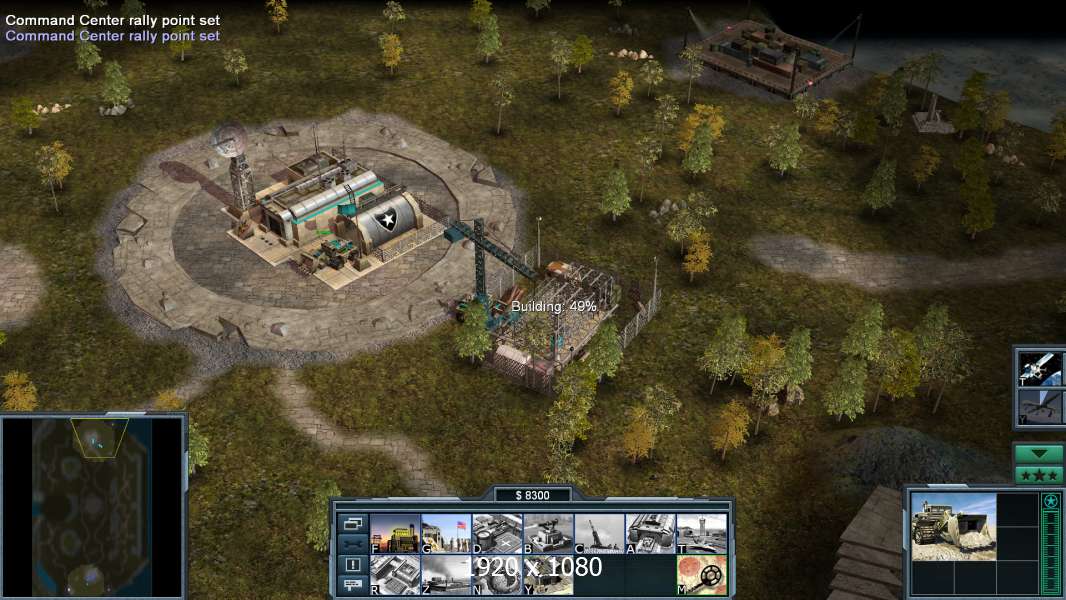Choose the Airfield control tower icon (T)
The image size is (1066, 600).
pyautogui.click(x=701, y=534)
